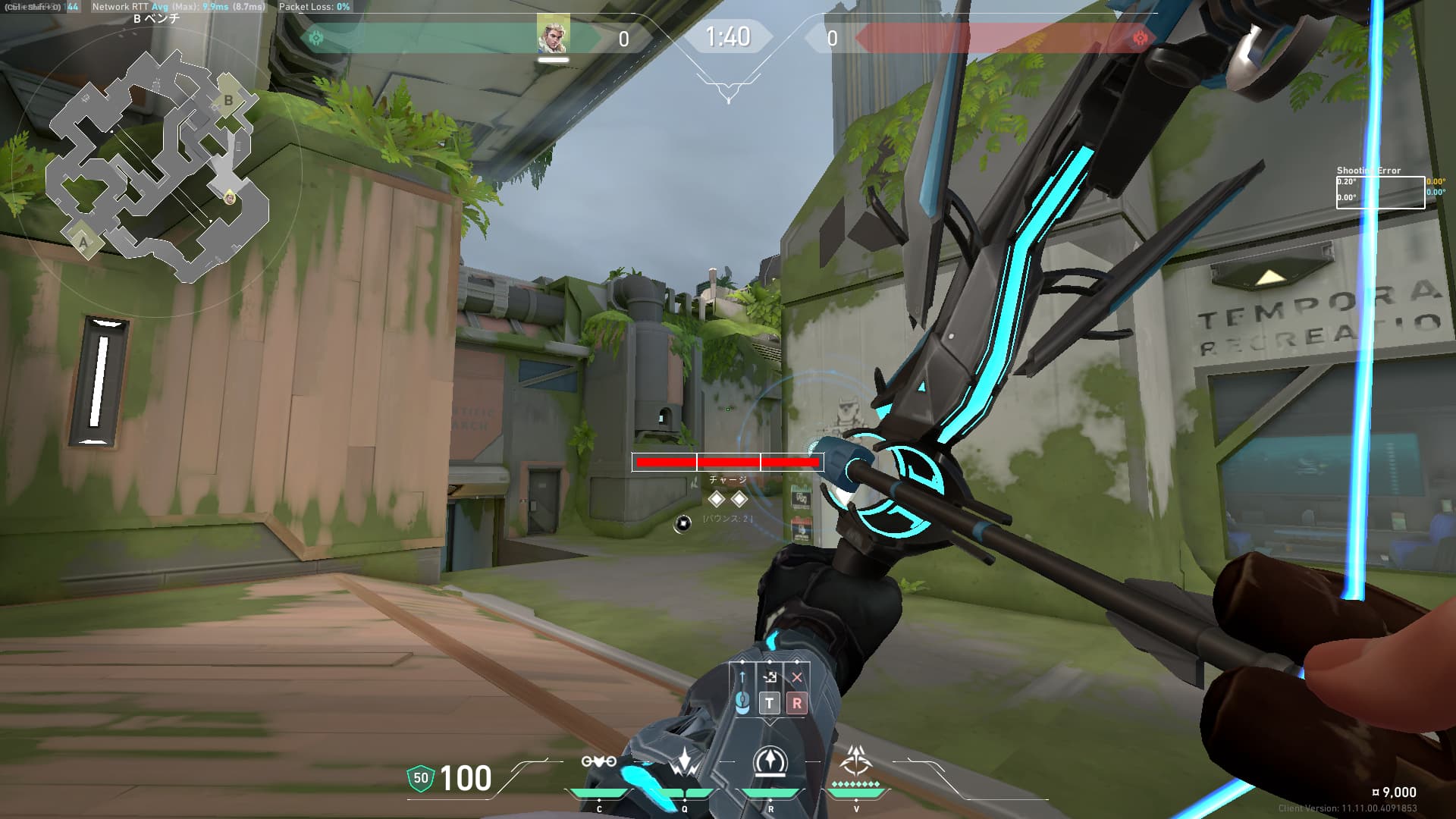Image resolution: width=1456 pixels, height=819 pixels.
Task: Click the defender team icon on the green score bar
Action: (x=317, y=38)
